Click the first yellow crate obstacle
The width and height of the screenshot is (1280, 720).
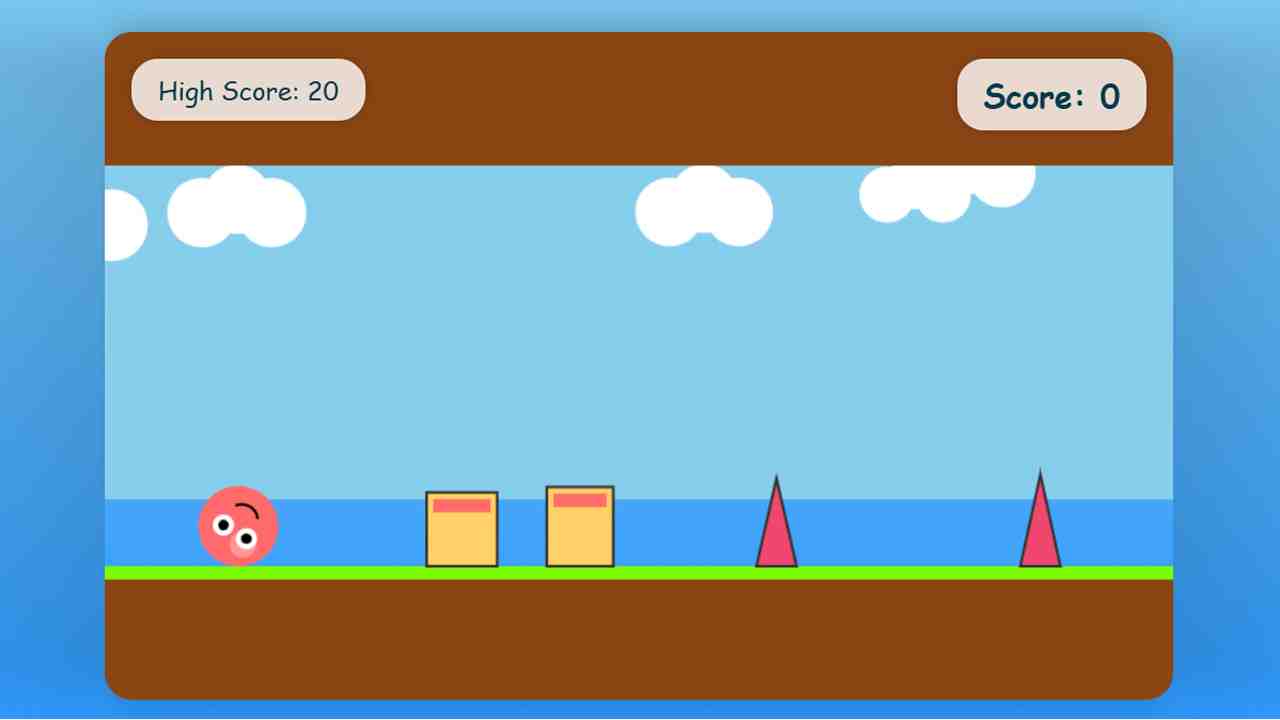[462, 527]
